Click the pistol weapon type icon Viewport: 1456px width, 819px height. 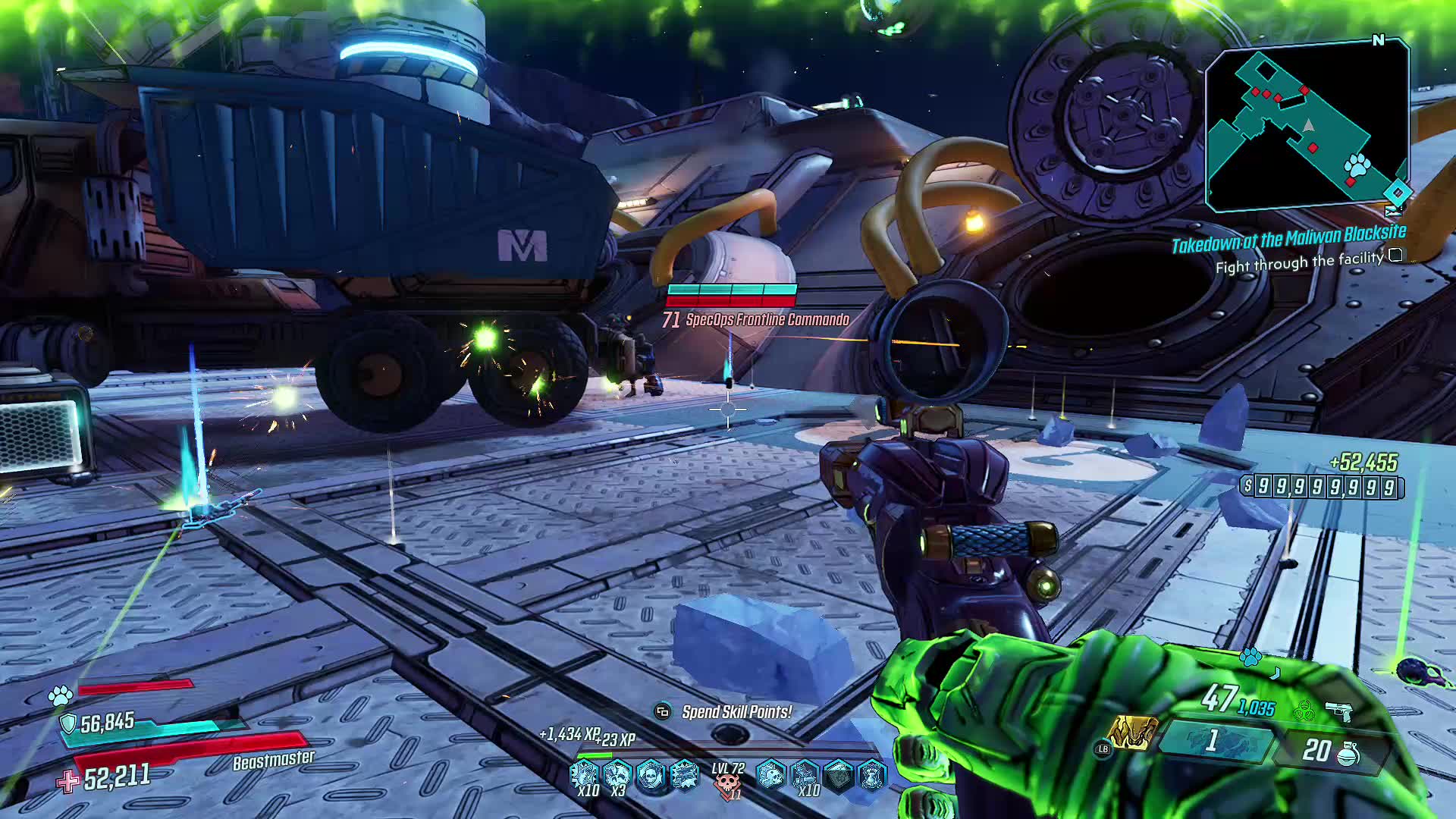(1338, 711)
